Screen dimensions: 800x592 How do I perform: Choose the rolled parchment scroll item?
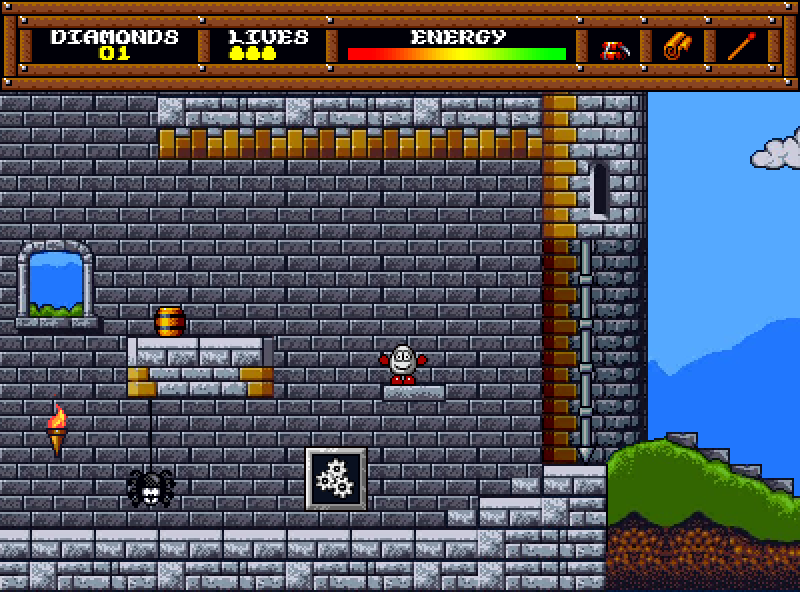(x=677, y=46)
